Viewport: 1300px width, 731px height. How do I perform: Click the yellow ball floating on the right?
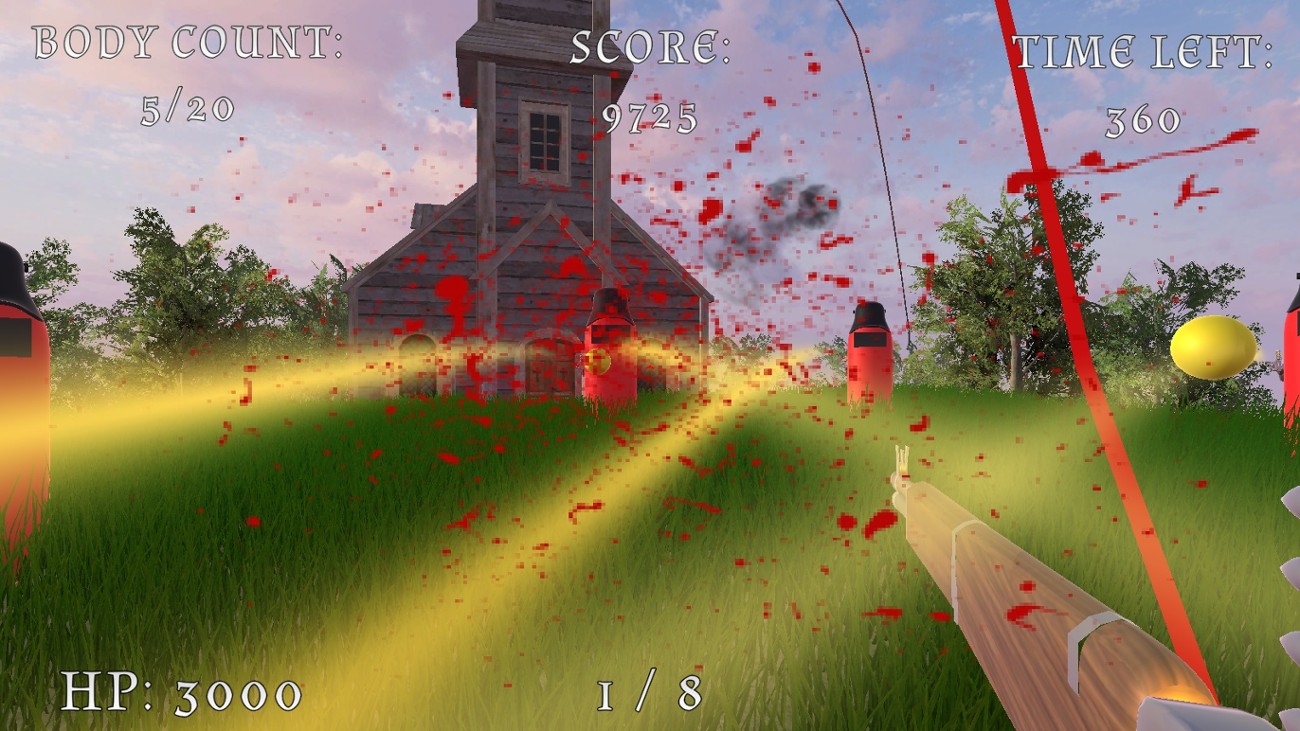tap(1213, 345)
